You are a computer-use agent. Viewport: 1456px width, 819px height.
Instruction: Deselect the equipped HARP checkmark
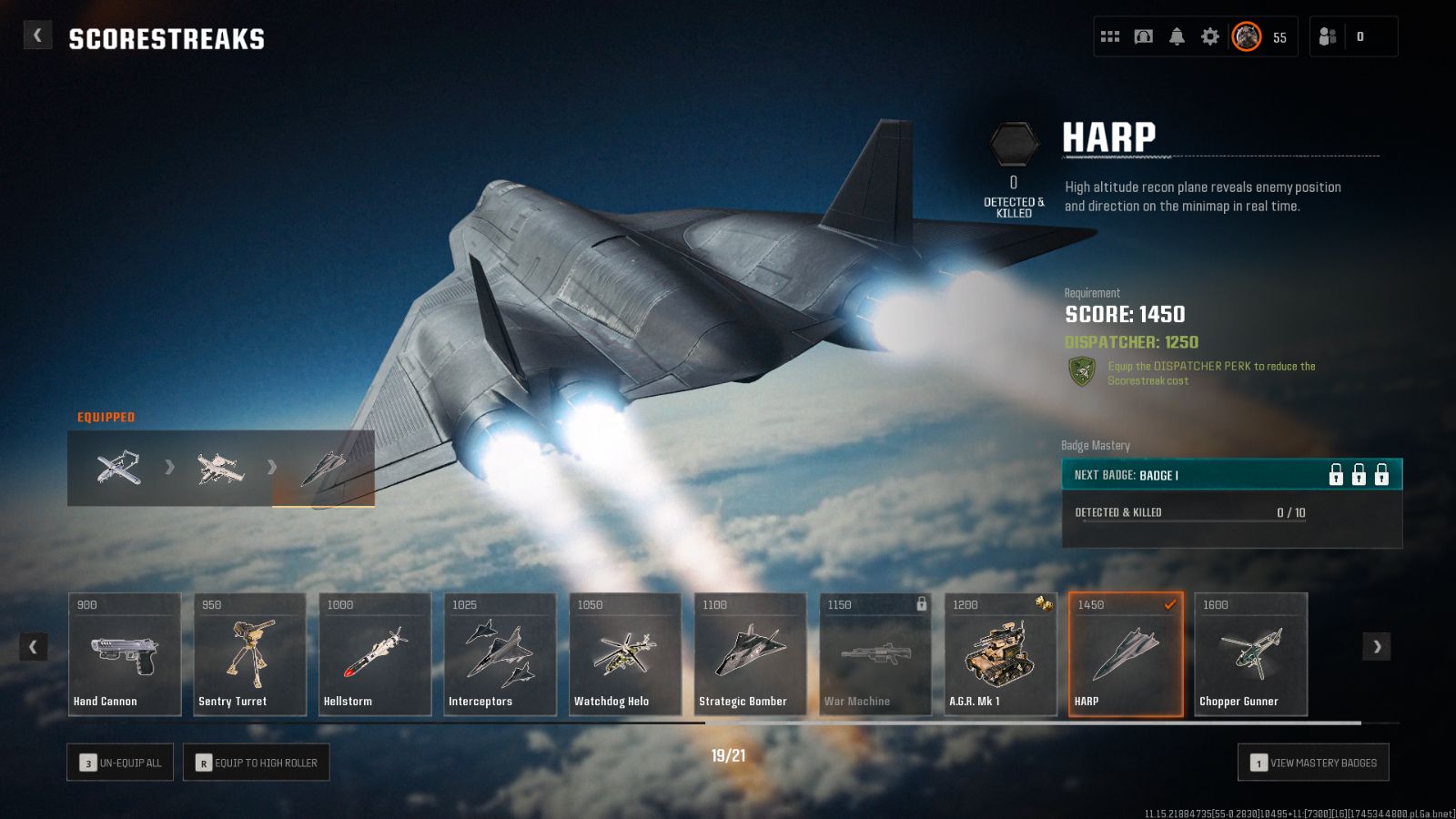(1169, 602)
